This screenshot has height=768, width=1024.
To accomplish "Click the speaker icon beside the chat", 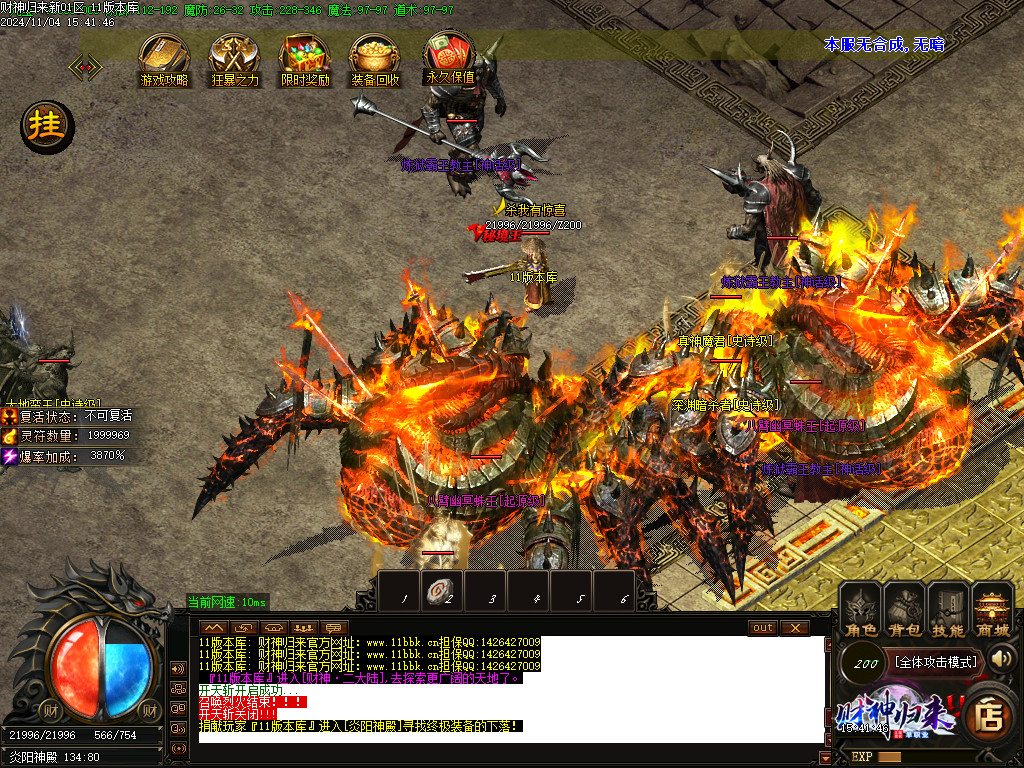I will [179, 668].
